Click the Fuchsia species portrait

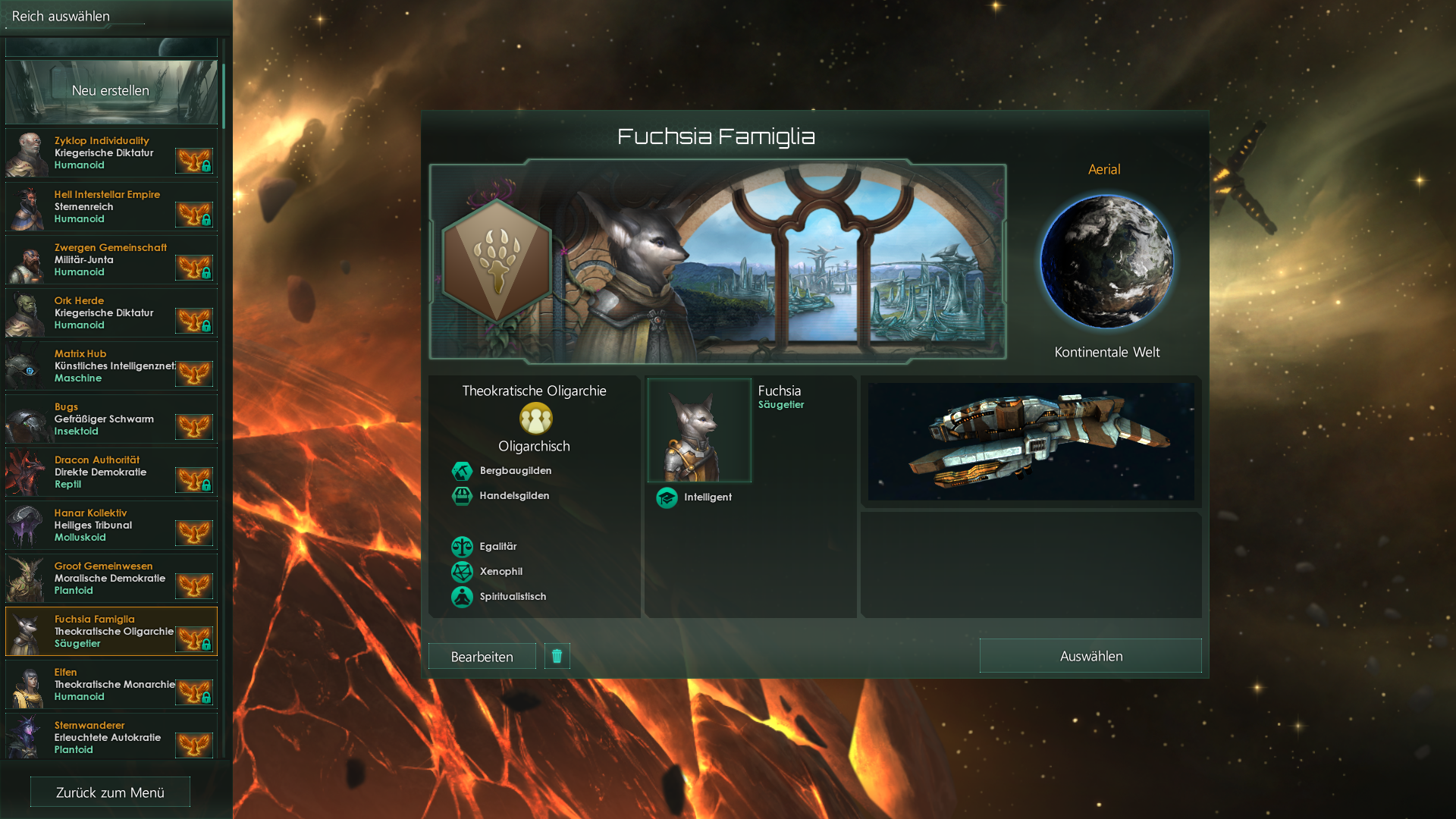(699, 431)
